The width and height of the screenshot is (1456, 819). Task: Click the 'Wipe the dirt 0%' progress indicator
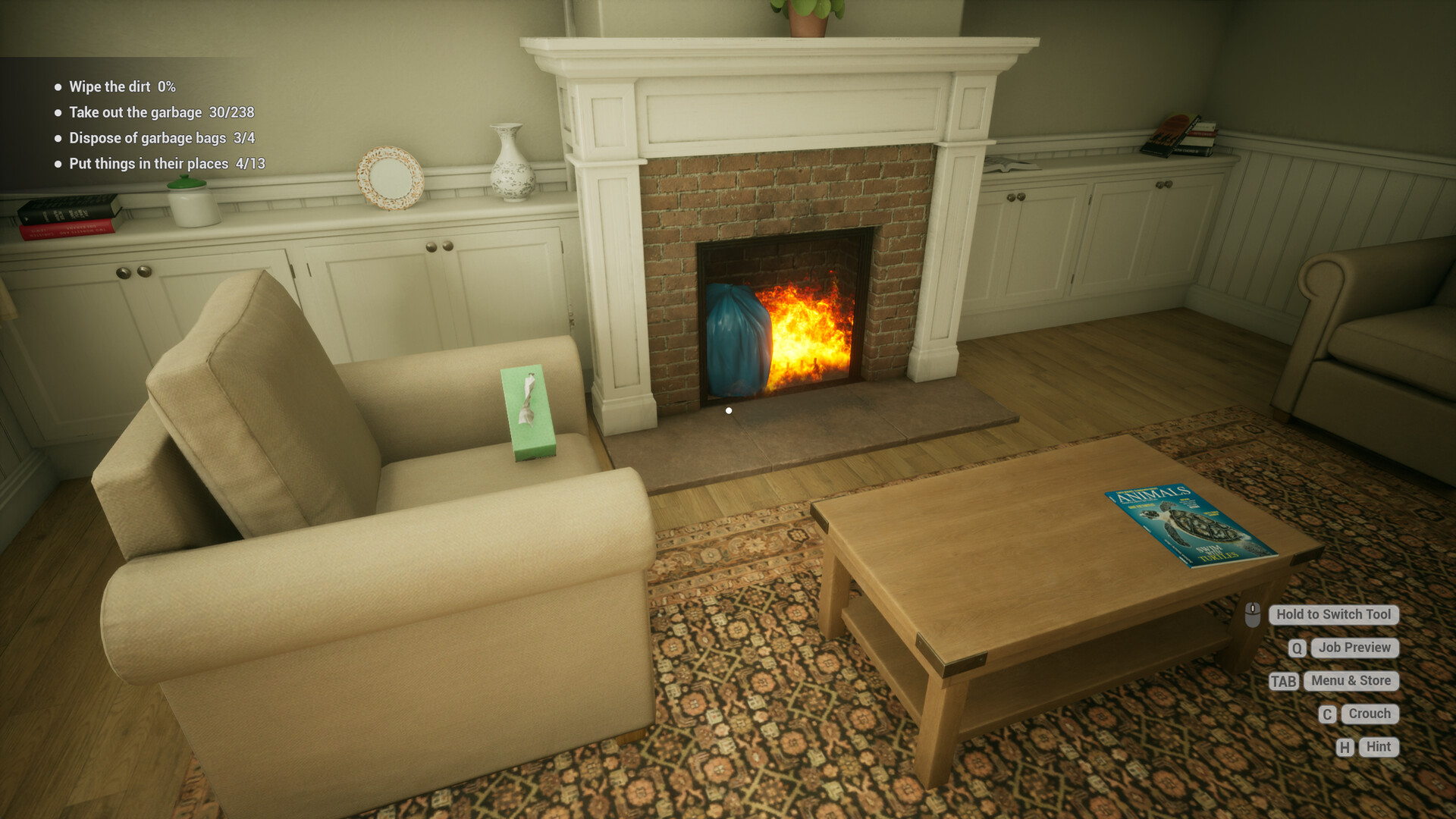121,86
